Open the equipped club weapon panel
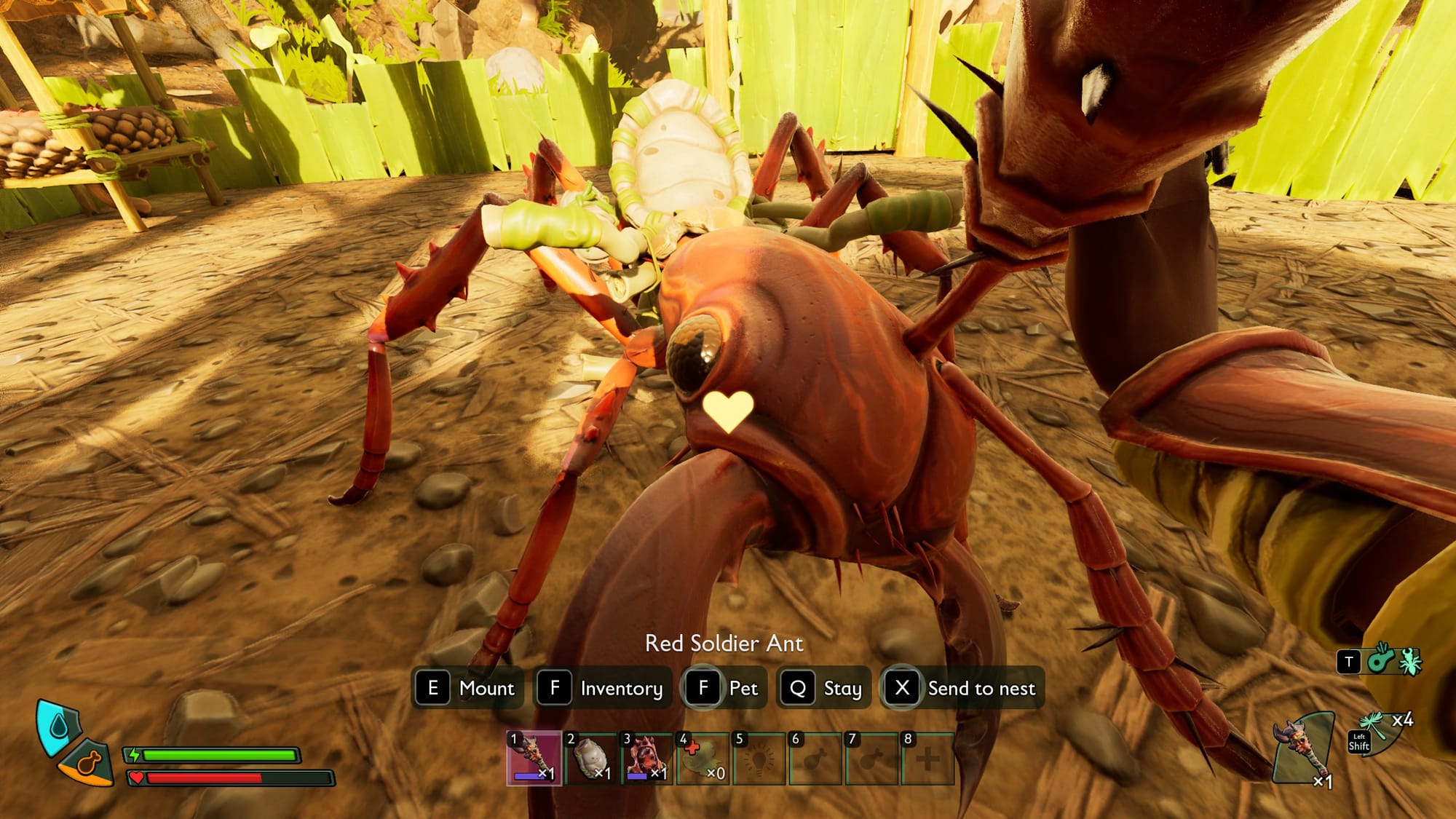Viewport: 1456px width, 819px height. tap(1304, 750)
